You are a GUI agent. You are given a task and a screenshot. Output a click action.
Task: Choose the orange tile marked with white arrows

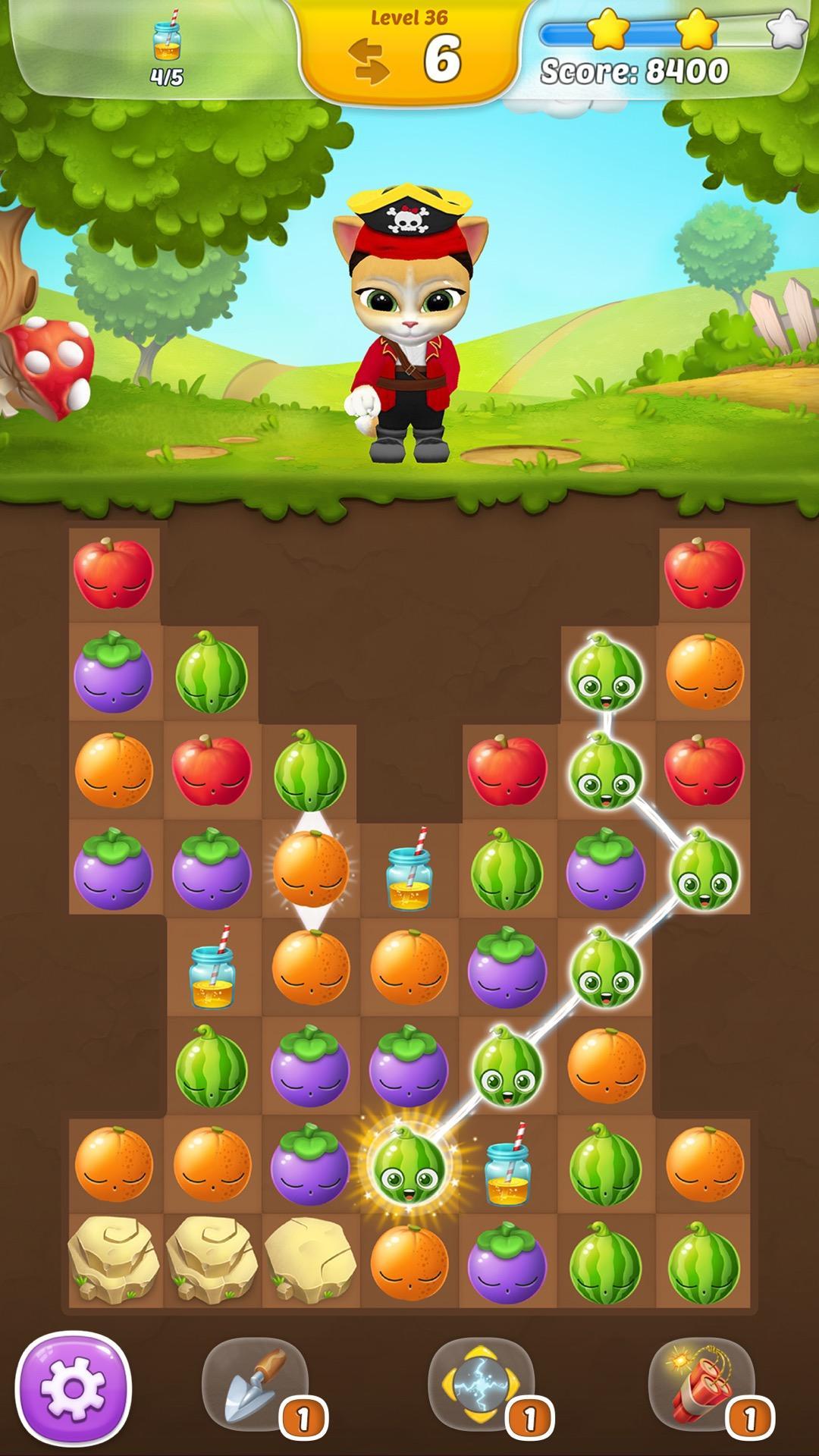310,869
